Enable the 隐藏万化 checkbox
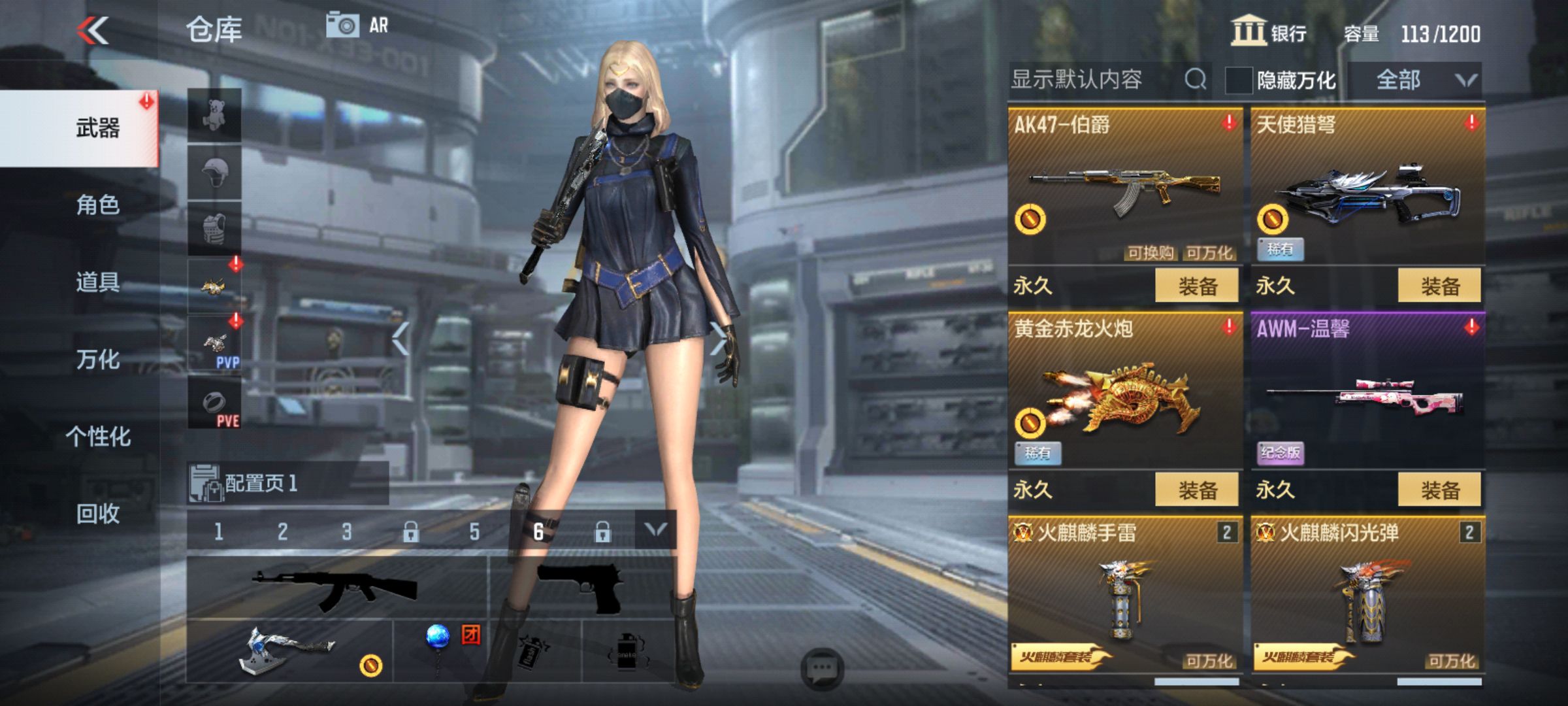The image size is (1568, 706). tap(1238, 81)
